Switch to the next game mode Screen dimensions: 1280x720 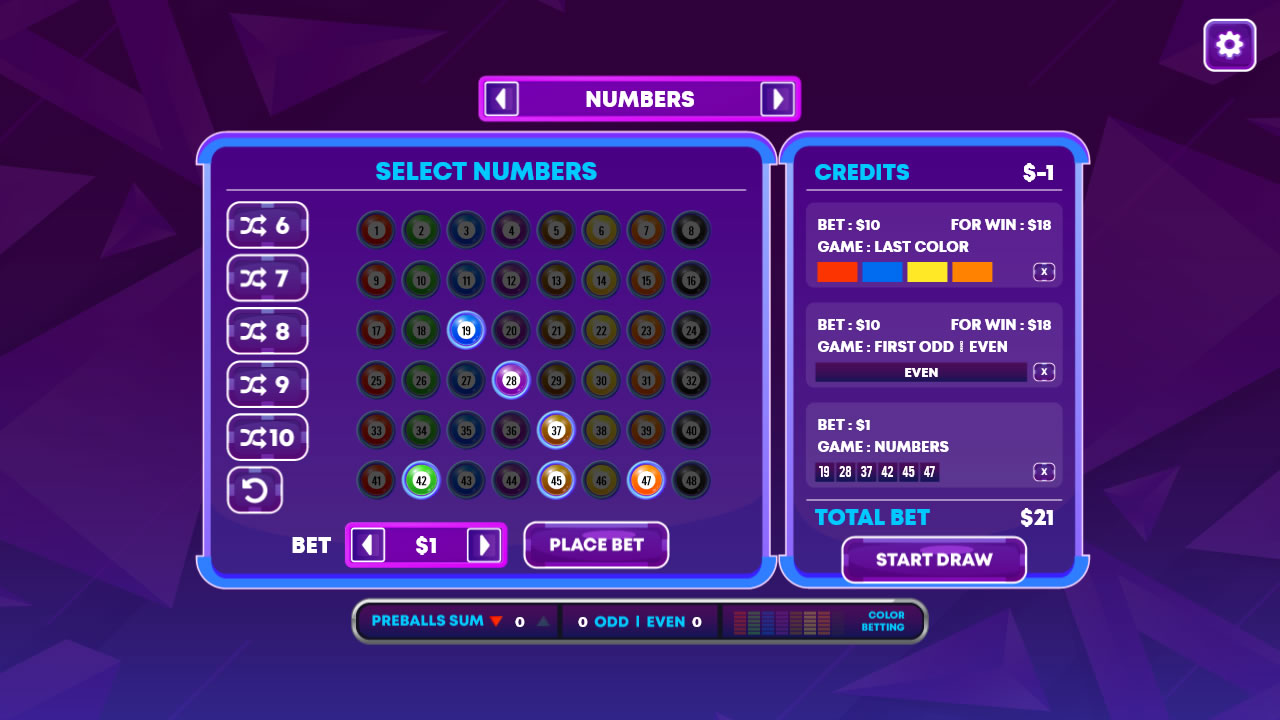[x=778, y=98]
